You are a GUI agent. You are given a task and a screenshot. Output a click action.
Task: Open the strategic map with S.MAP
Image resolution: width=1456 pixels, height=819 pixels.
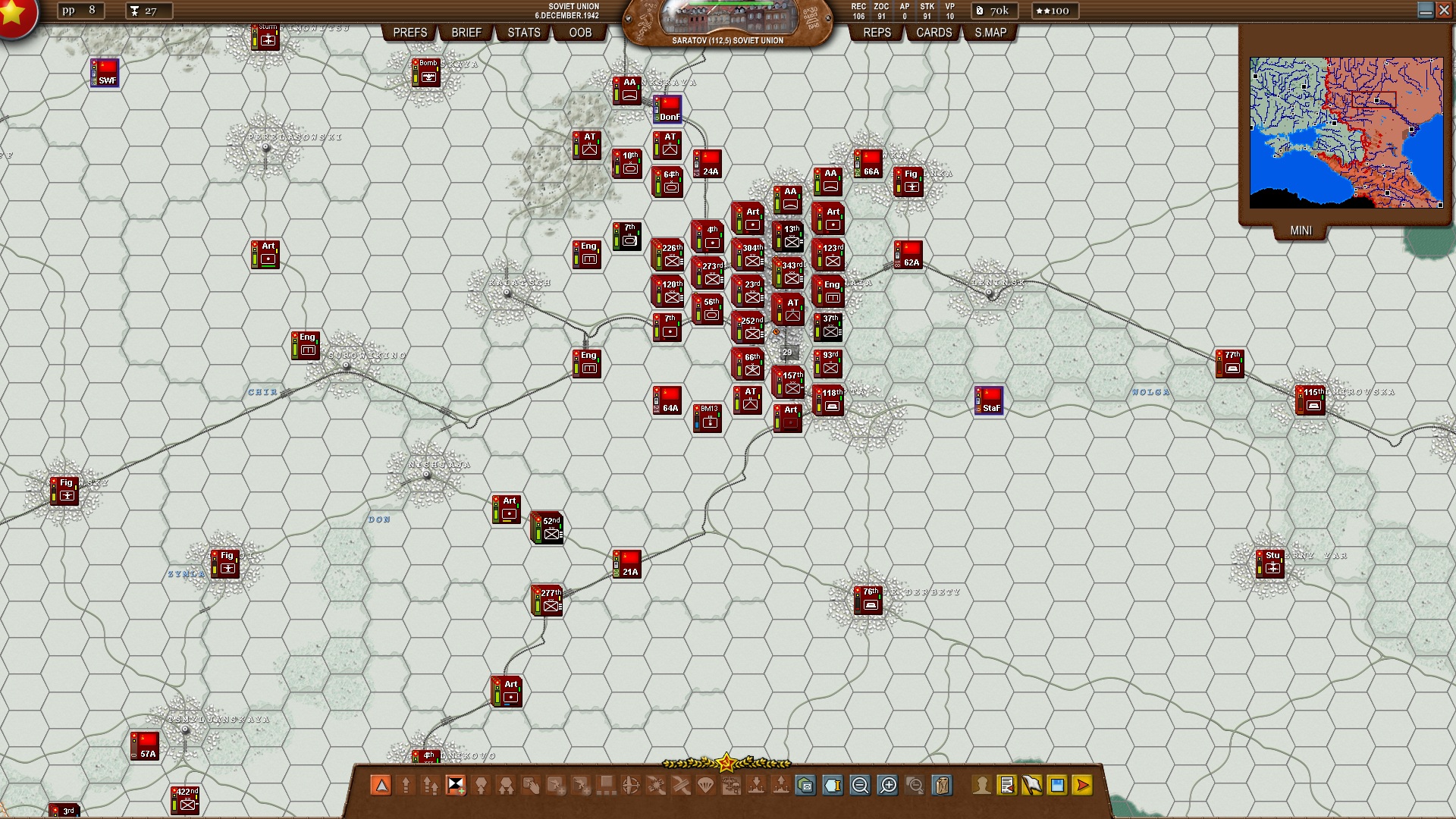(990, 33)
